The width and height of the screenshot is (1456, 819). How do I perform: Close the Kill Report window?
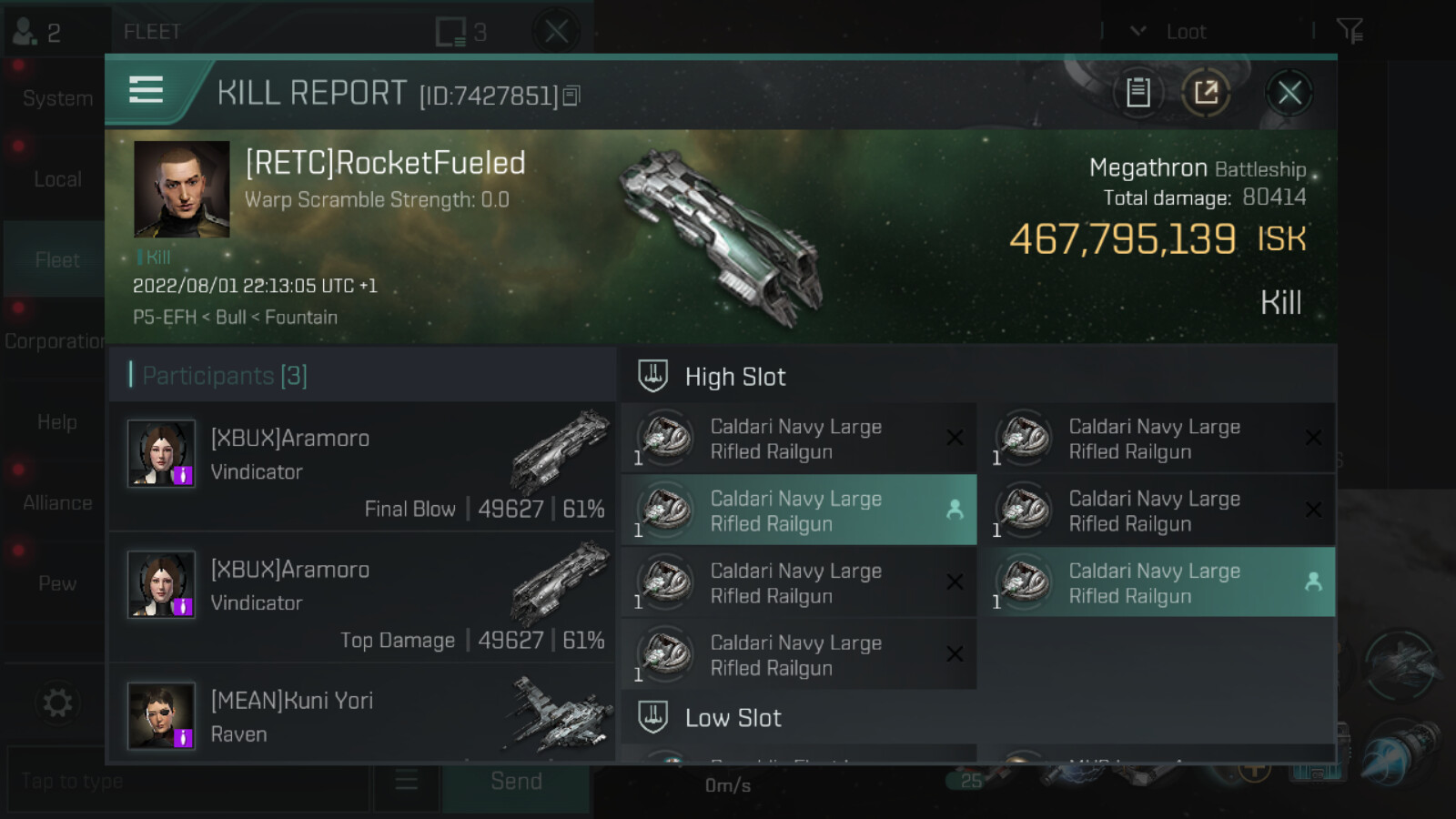click(1289, 93)
